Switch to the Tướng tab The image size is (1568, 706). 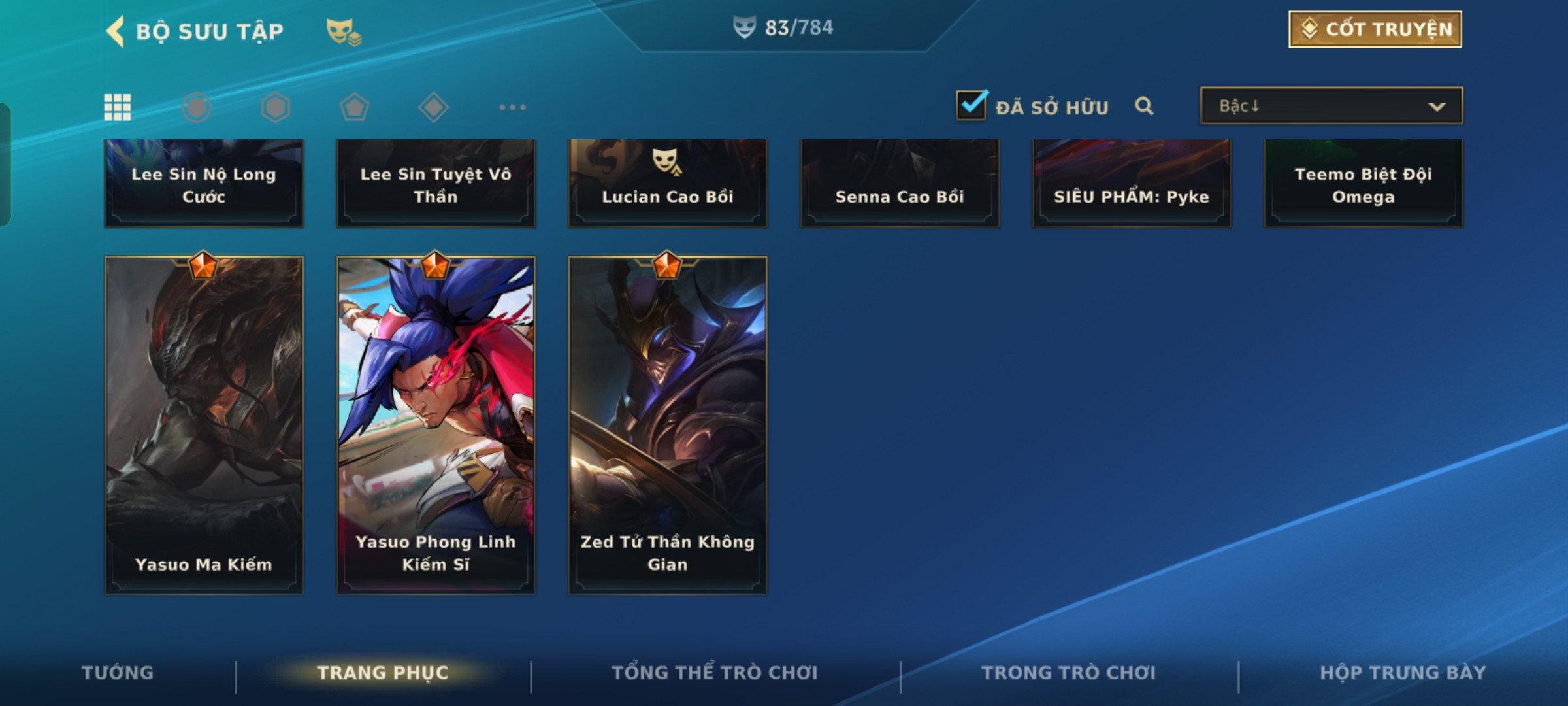tap(118, 673)
